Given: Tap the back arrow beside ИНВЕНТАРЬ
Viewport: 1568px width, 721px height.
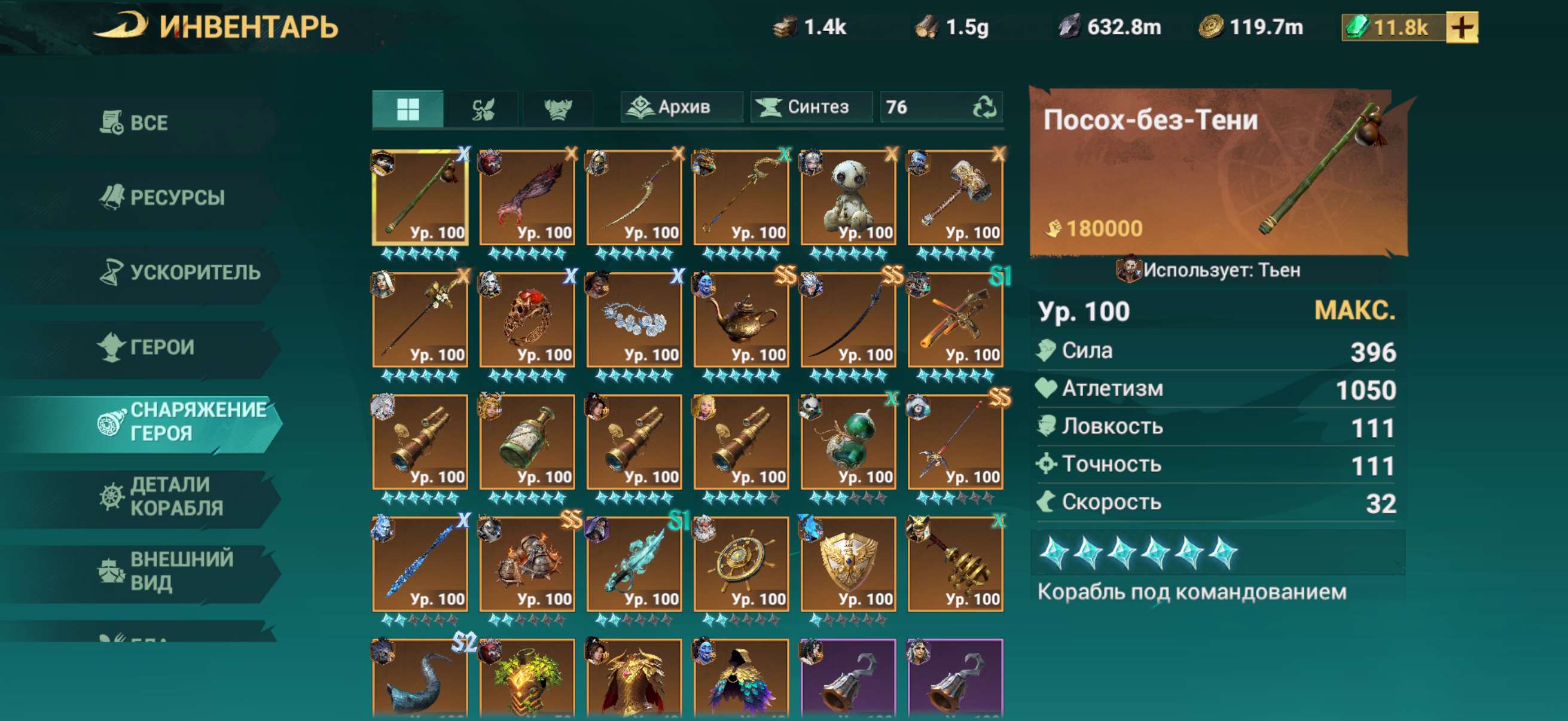Looking at the screenshot, I should point(122,27).
